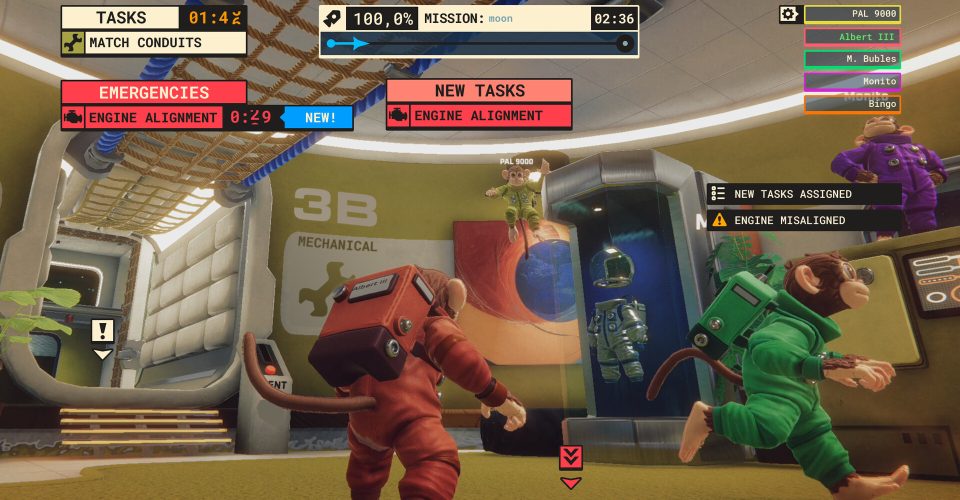Open the Engine Misaligned warning notification

tap(803, 220)
